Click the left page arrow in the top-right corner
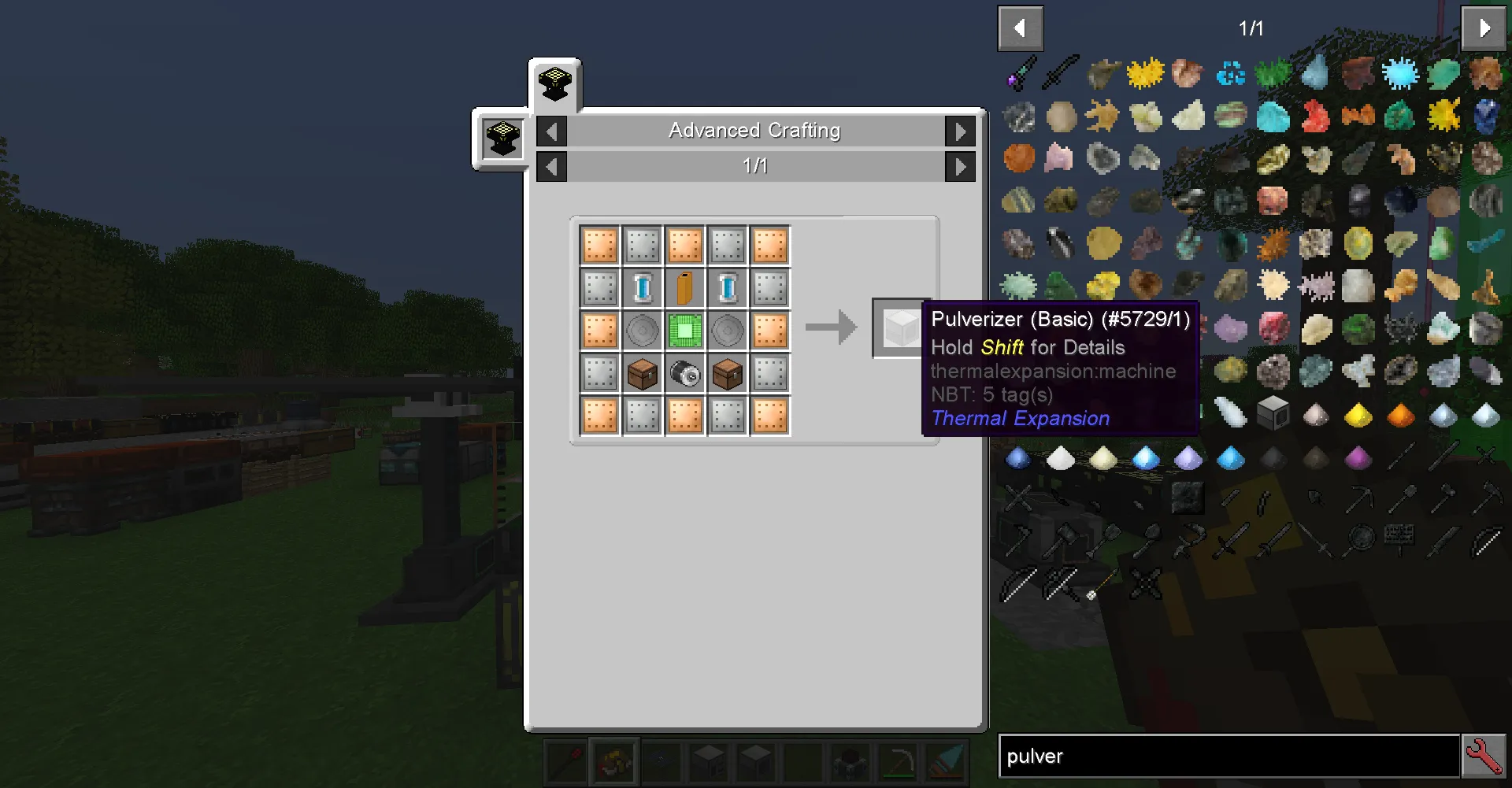This screenshot has height=788, width=1512. [1020, 28]
